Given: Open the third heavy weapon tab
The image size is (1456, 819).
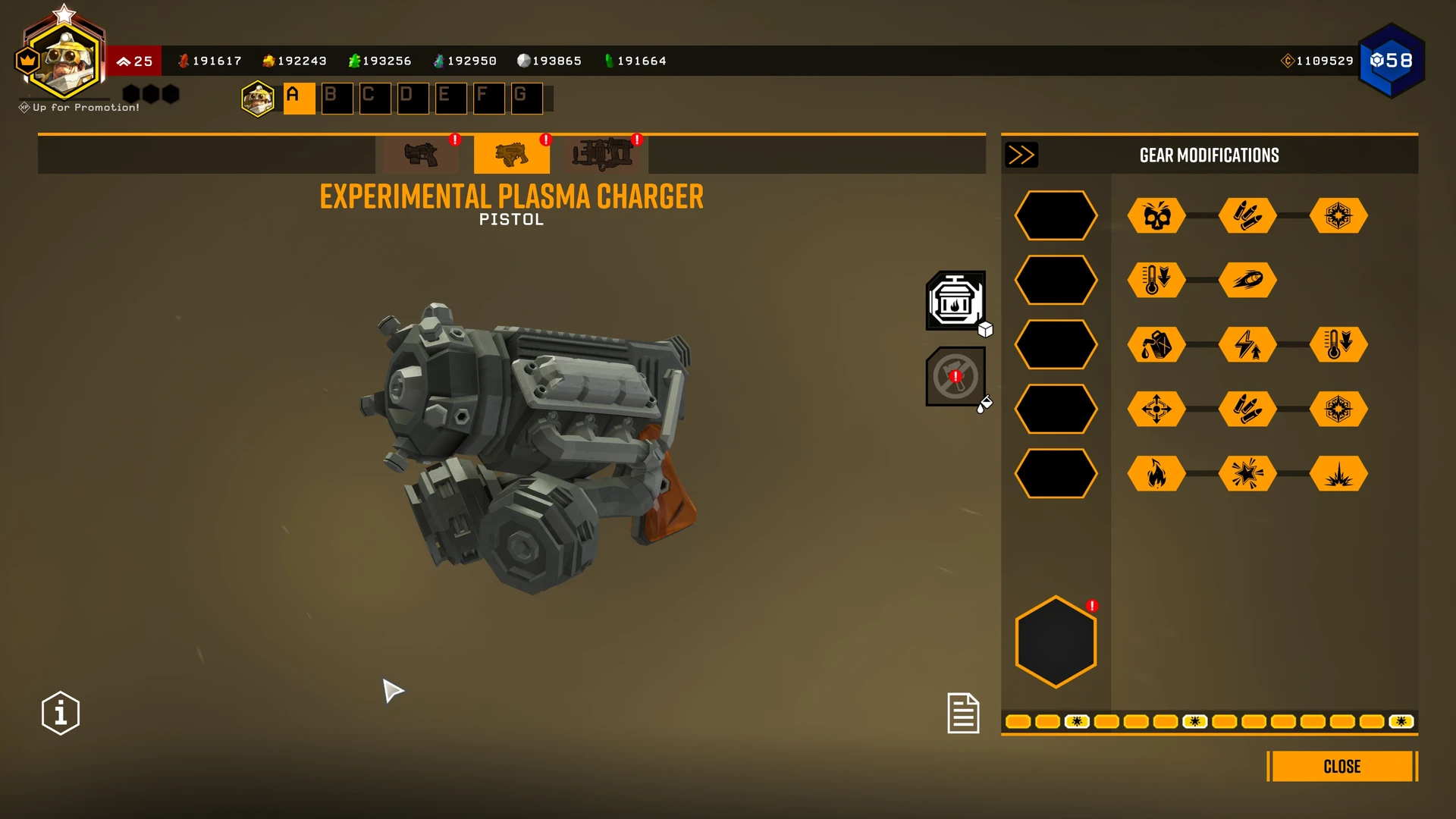Looking at the screenshot, I should [603, 155].
